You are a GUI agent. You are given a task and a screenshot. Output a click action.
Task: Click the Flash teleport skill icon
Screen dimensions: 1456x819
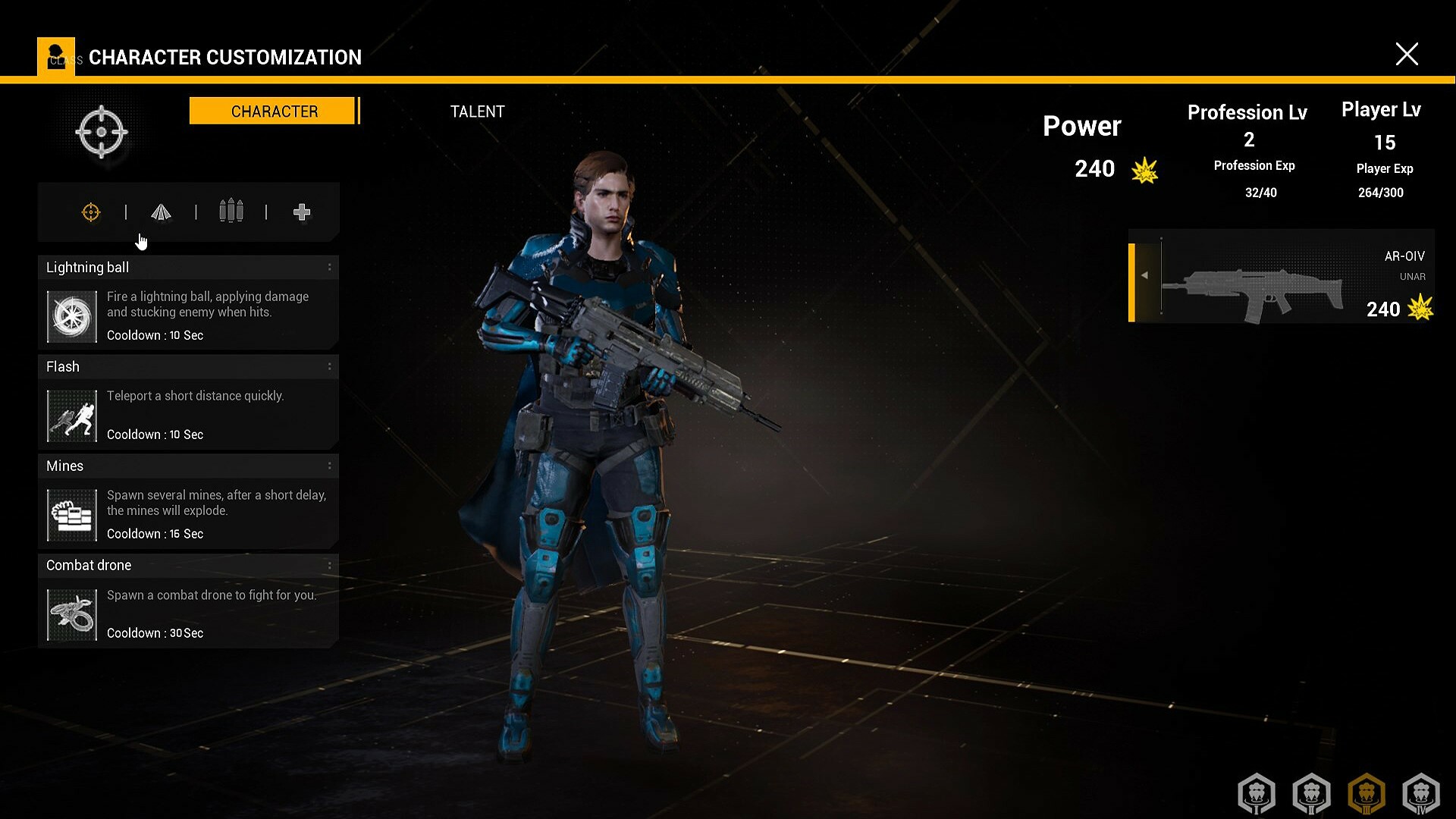point(72,416)
